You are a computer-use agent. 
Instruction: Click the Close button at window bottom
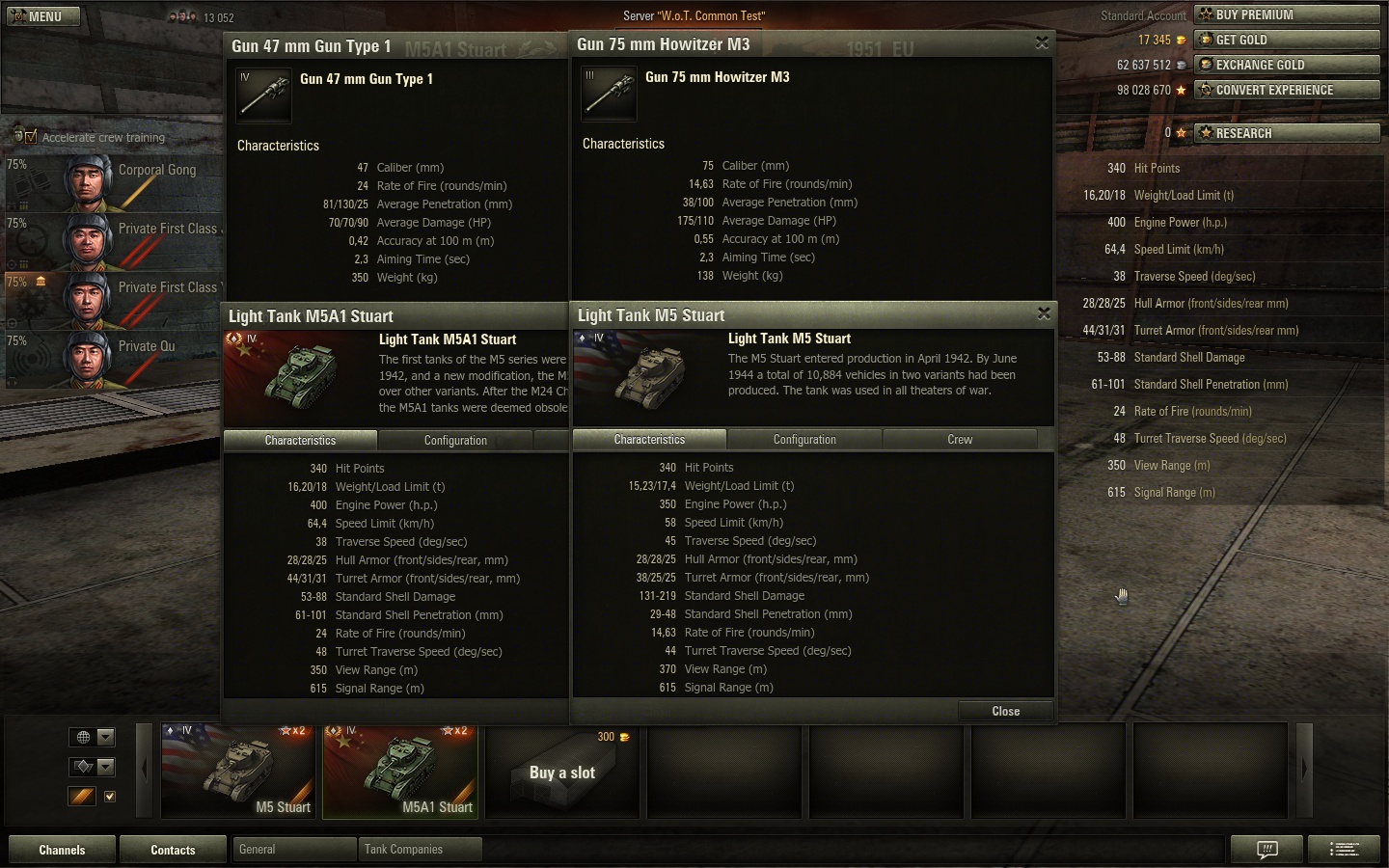point(1005,711)
